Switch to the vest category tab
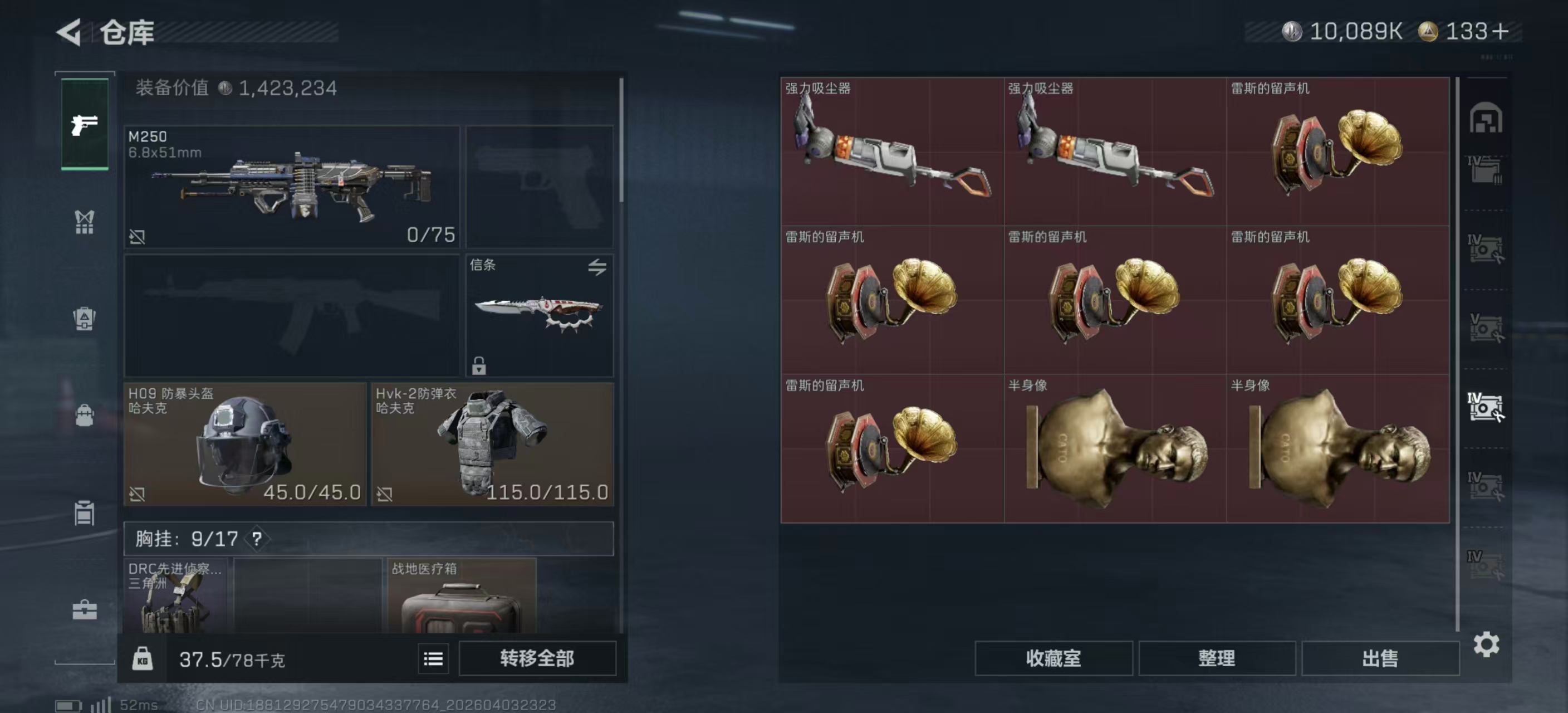 click(85, 222)
